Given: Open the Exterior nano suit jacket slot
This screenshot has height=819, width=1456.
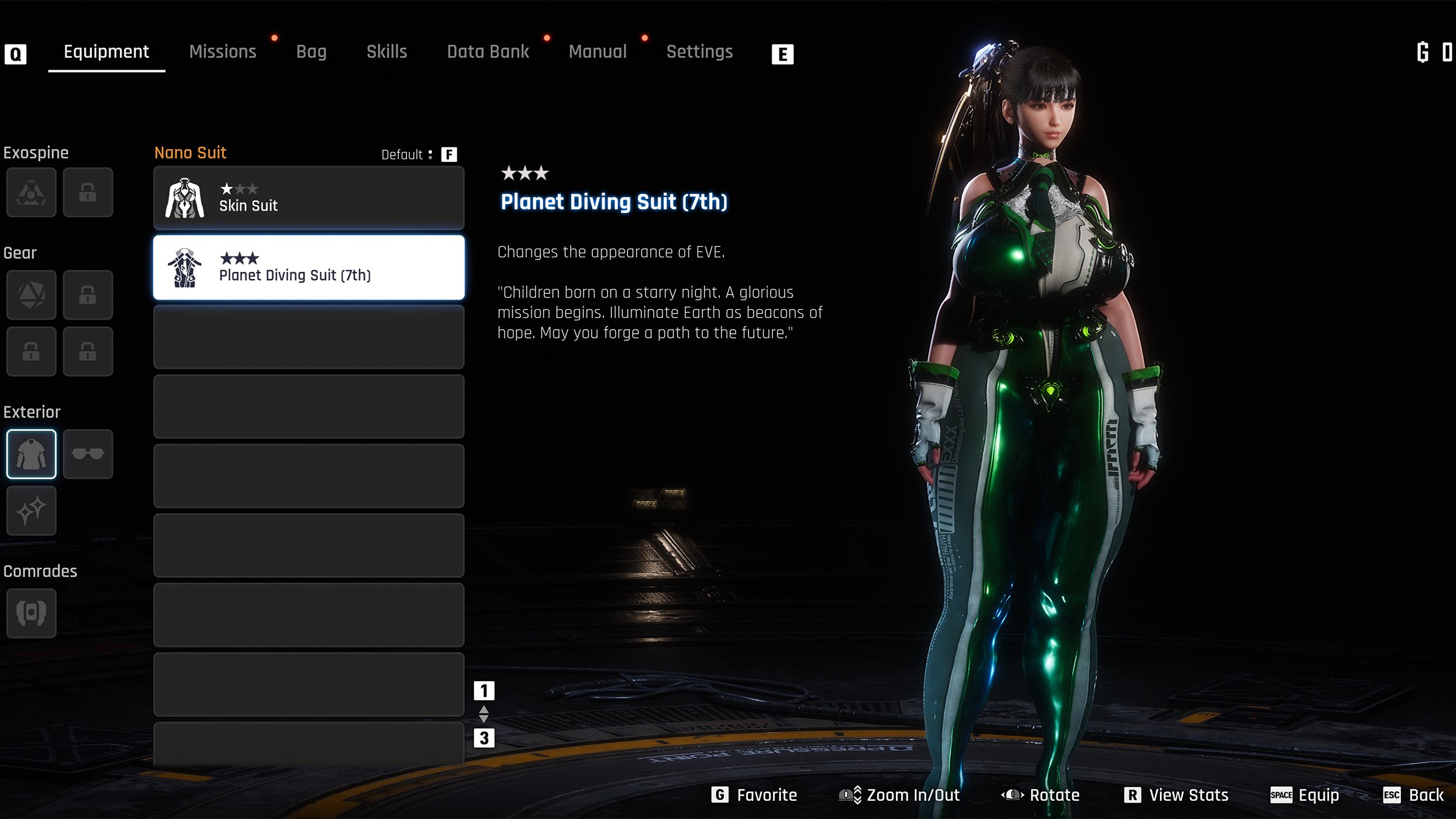Looking at the screenshot, I should click(x=32, y=454).
